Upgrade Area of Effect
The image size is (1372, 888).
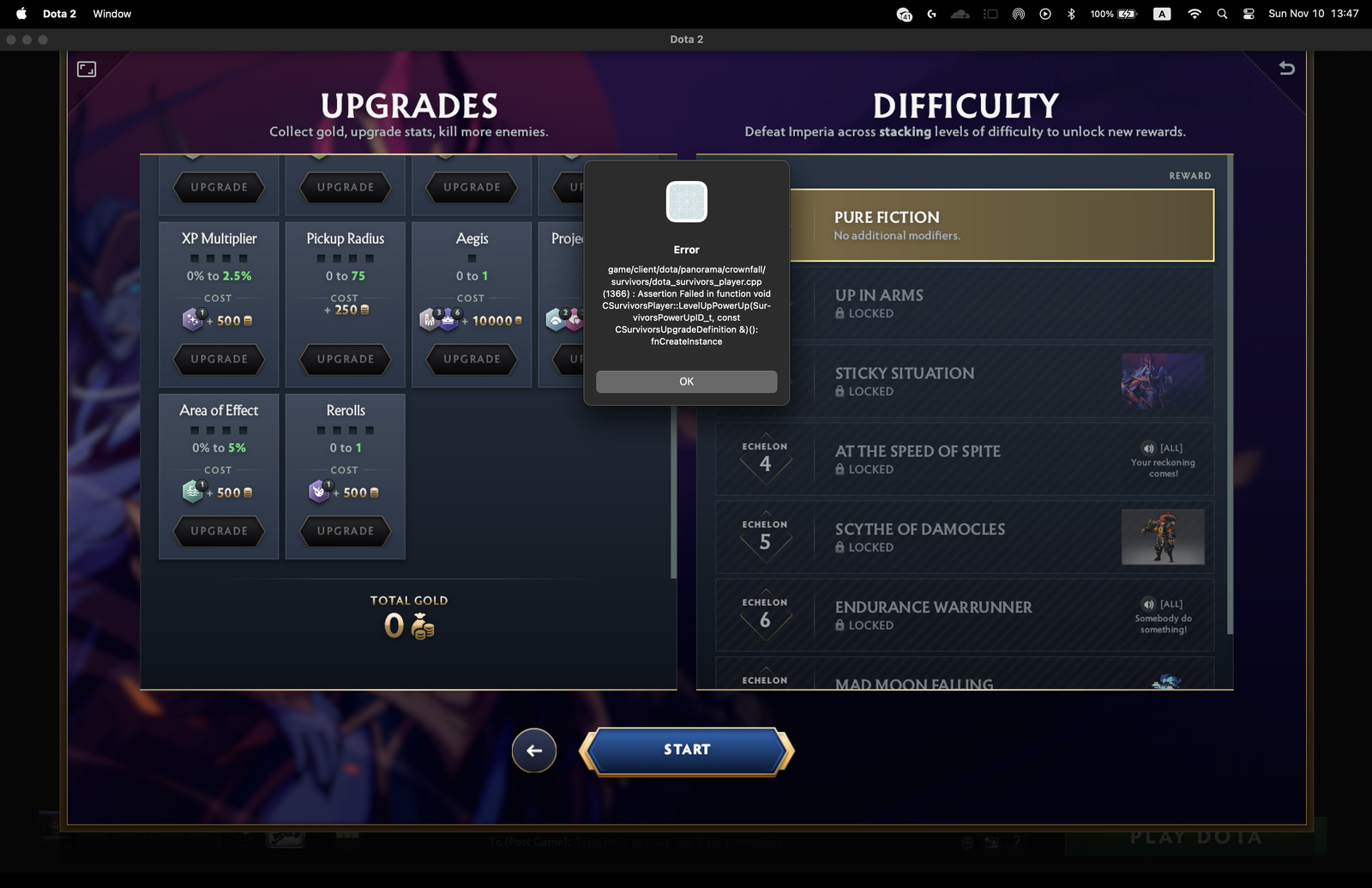click(219, 531)
